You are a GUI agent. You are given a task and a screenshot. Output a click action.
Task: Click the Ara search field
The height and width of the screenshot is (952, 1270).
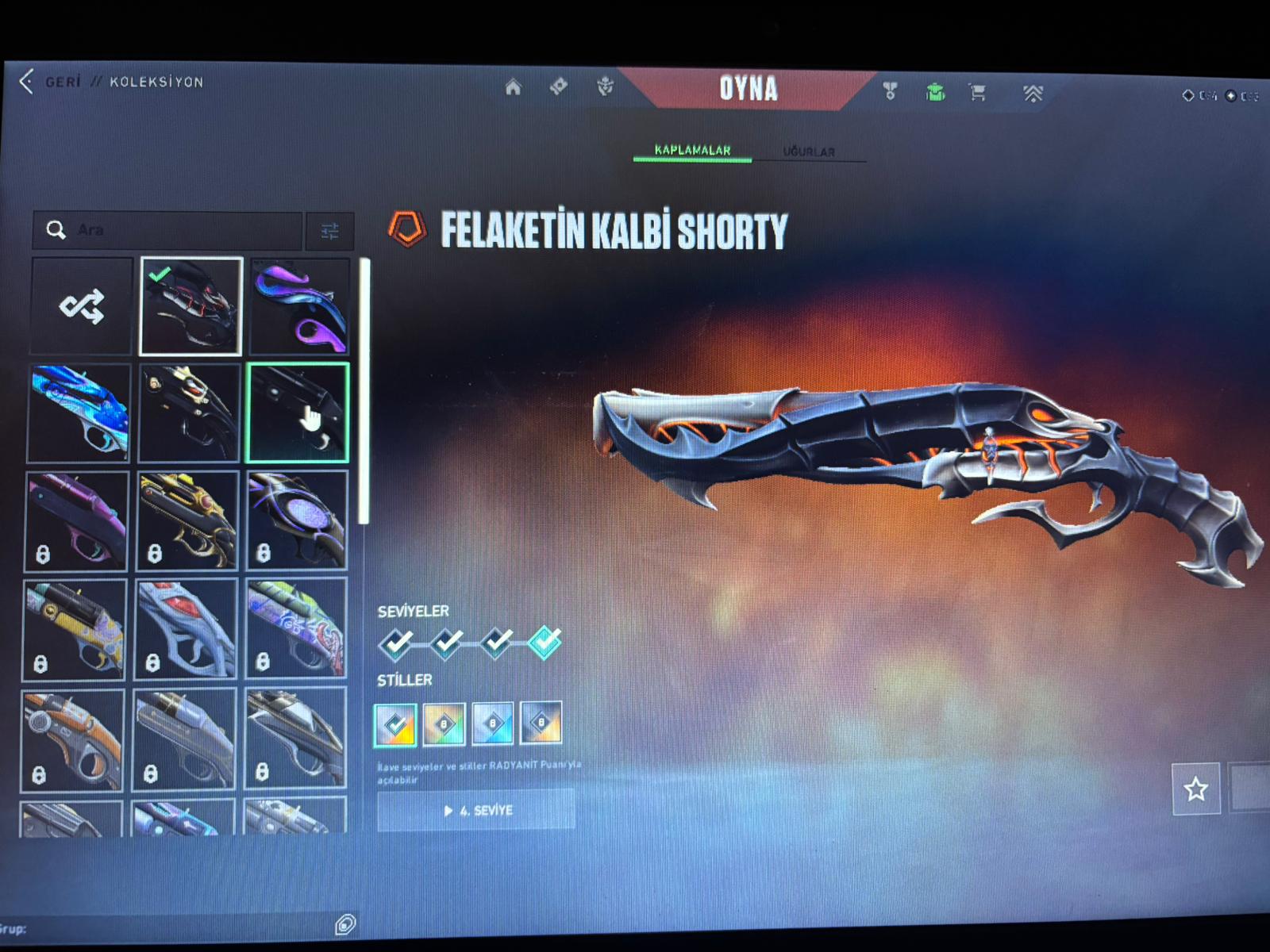click(183, 230)
